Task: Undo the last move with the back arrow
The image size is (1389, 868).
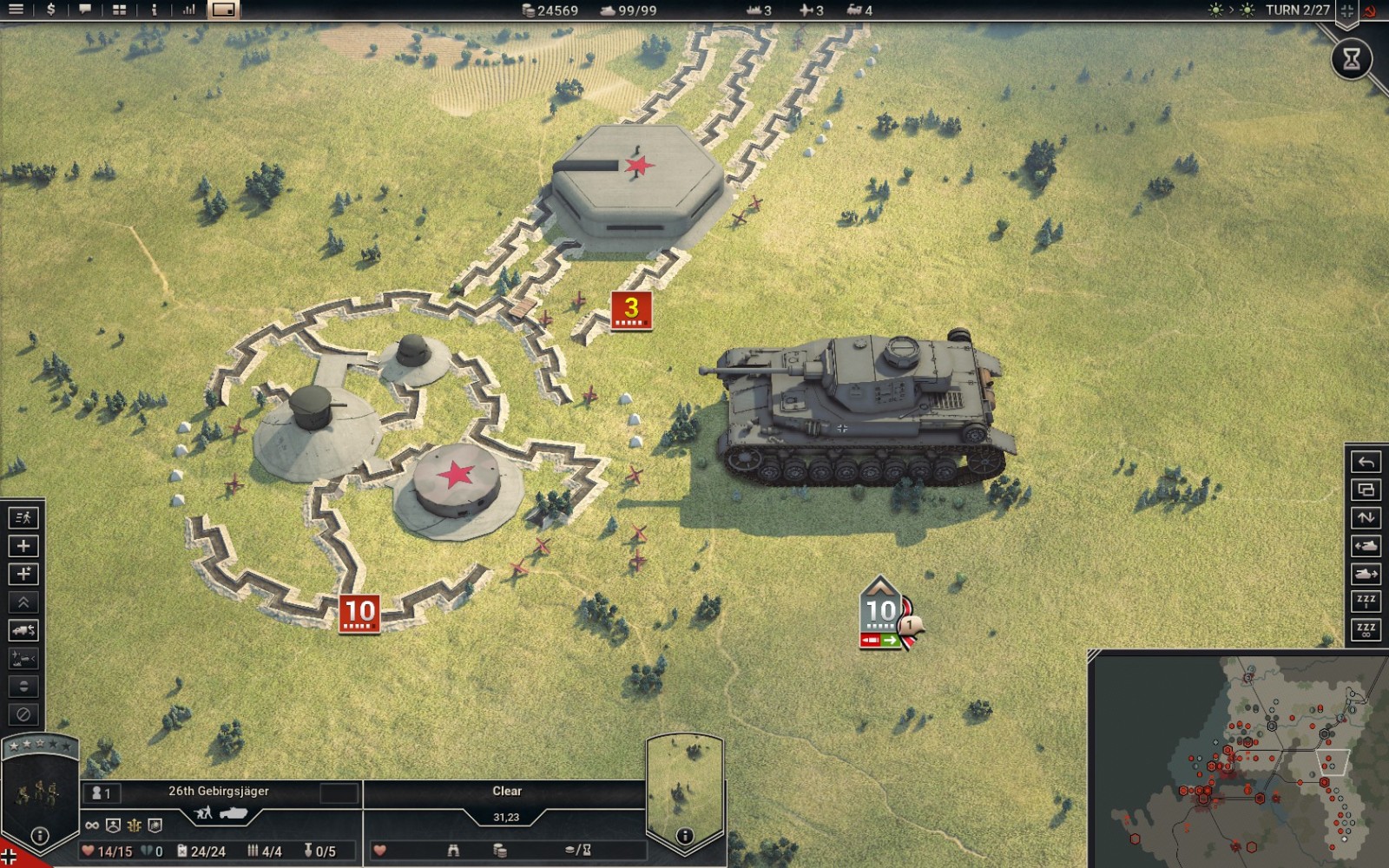Action: [1366, 462]
